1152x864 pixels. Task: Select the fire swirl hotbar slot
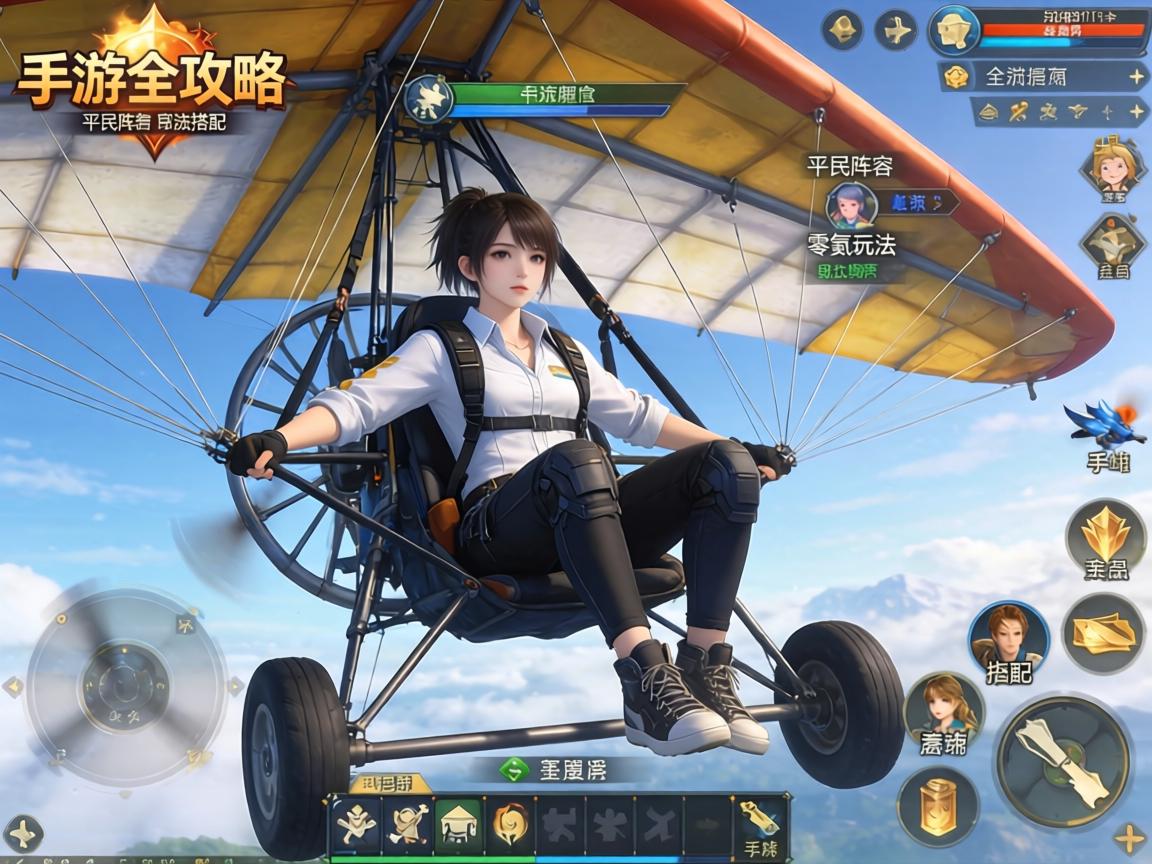click(508, 824)
